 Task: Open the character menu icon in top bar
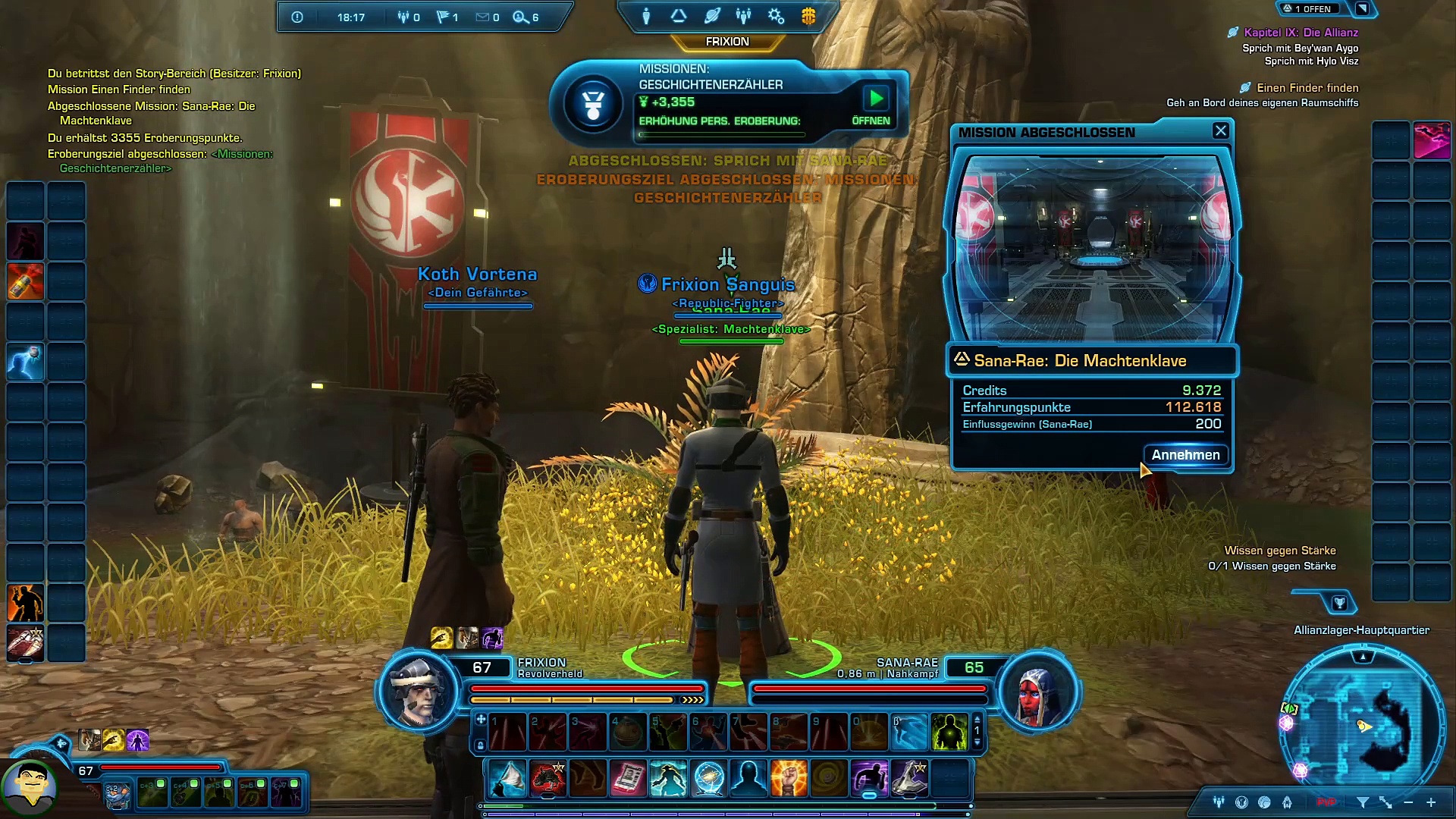[x=646, y=16]
